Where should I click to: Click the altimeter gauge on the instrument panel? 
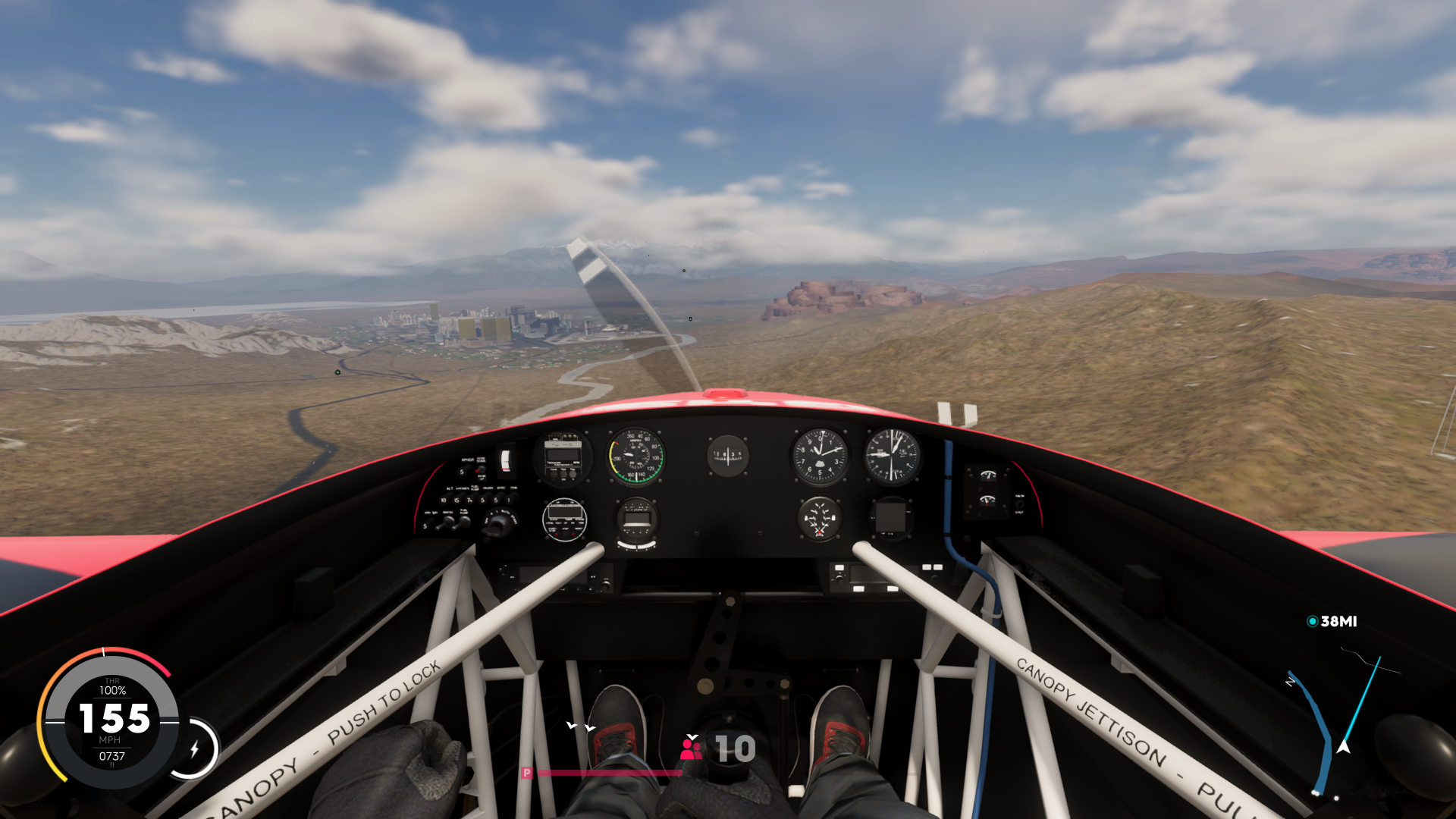[x=821, y=455]
